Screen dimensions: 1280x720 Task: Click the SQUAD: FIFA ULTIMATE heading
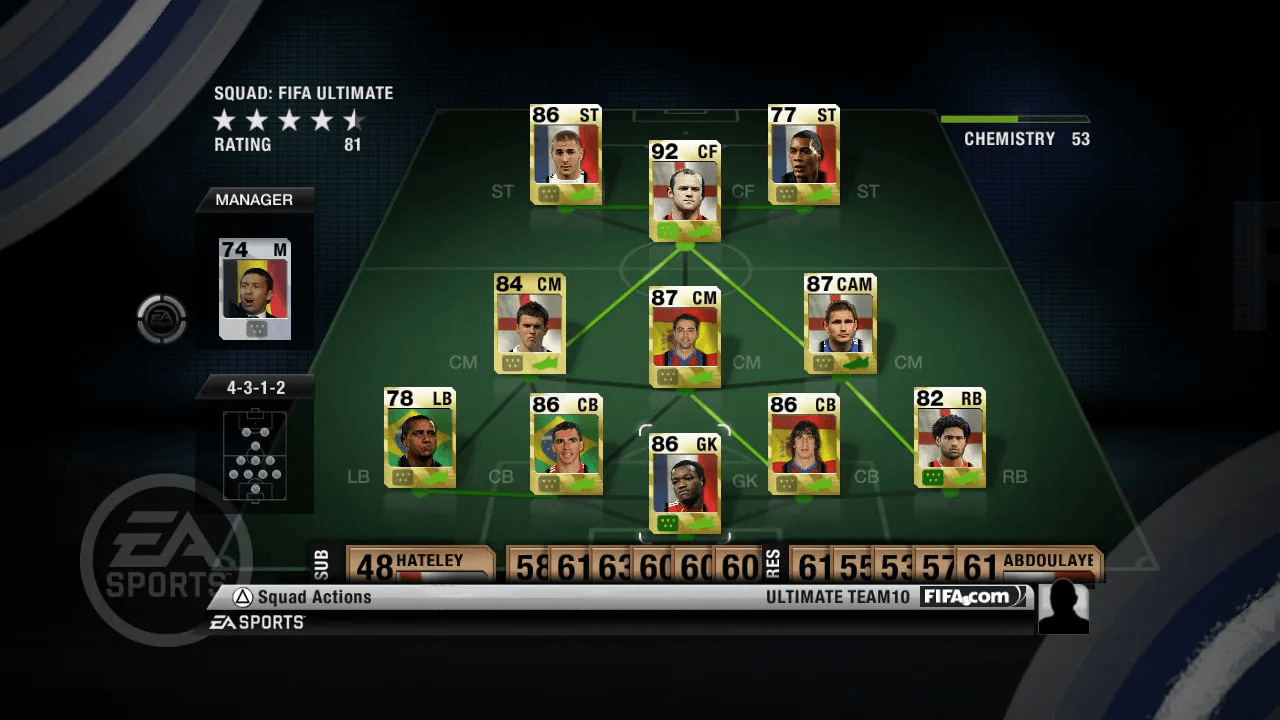(x=302, y=93)
